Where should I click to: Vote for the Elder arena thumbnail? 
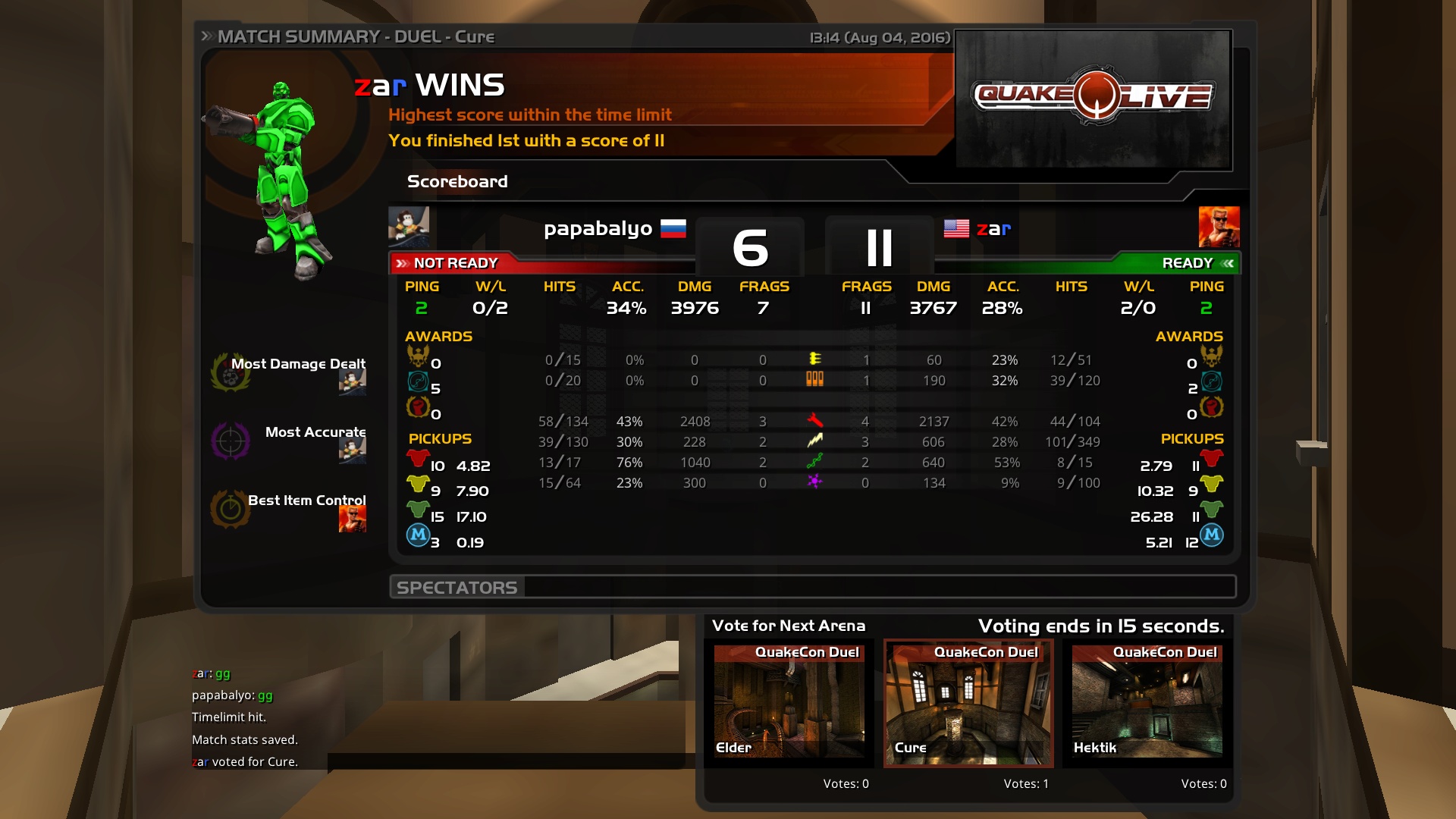tap(789, 702)
